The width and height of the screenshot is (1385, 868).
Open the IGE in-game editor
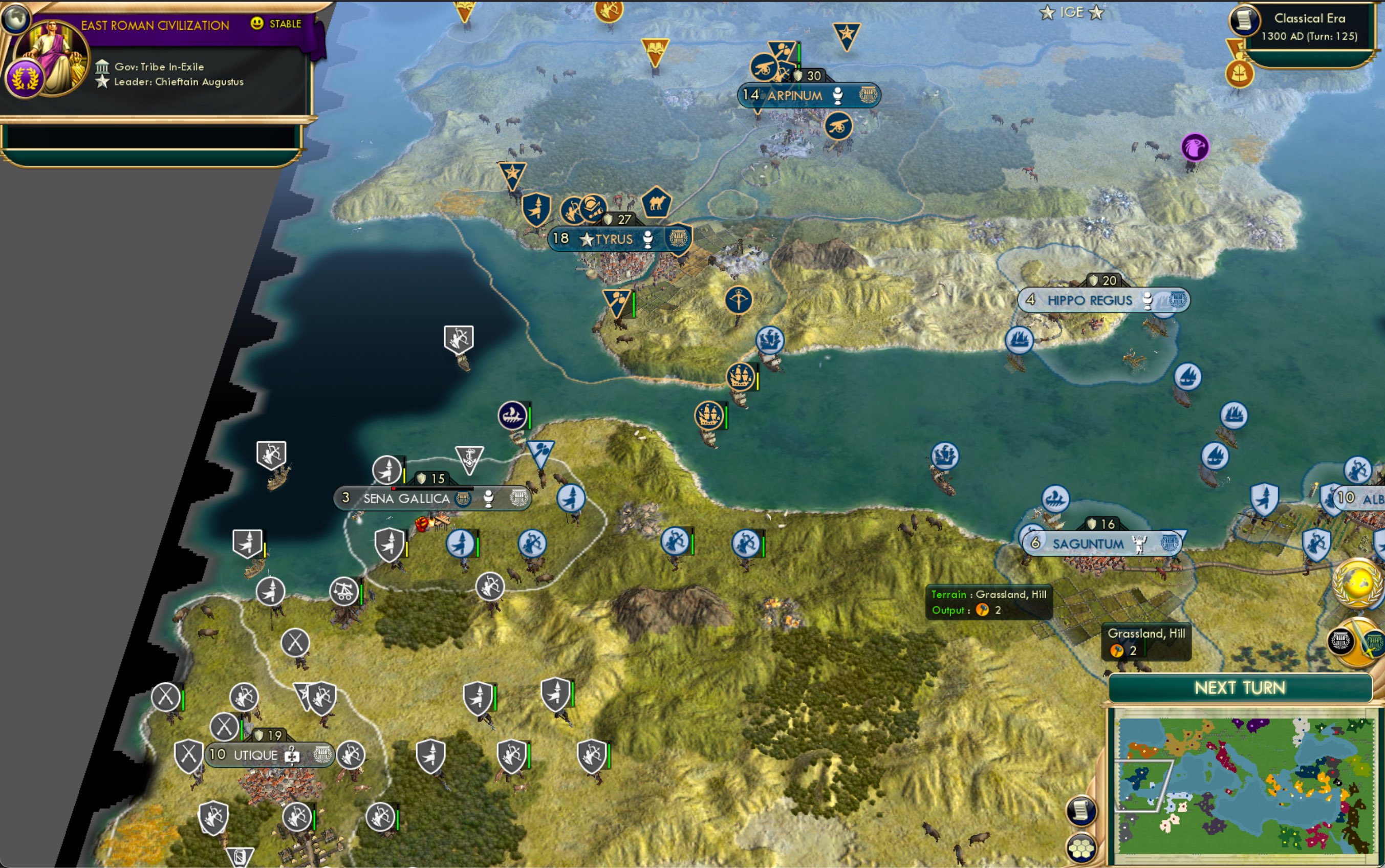pos(1071,12)
